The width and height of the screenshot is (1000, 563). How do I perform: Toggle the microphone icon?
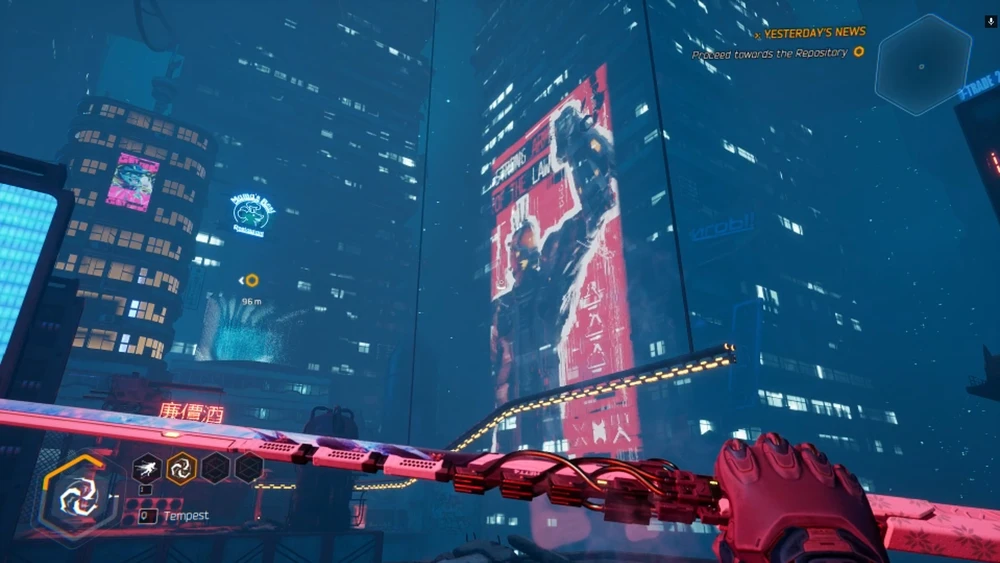point(989,20)
